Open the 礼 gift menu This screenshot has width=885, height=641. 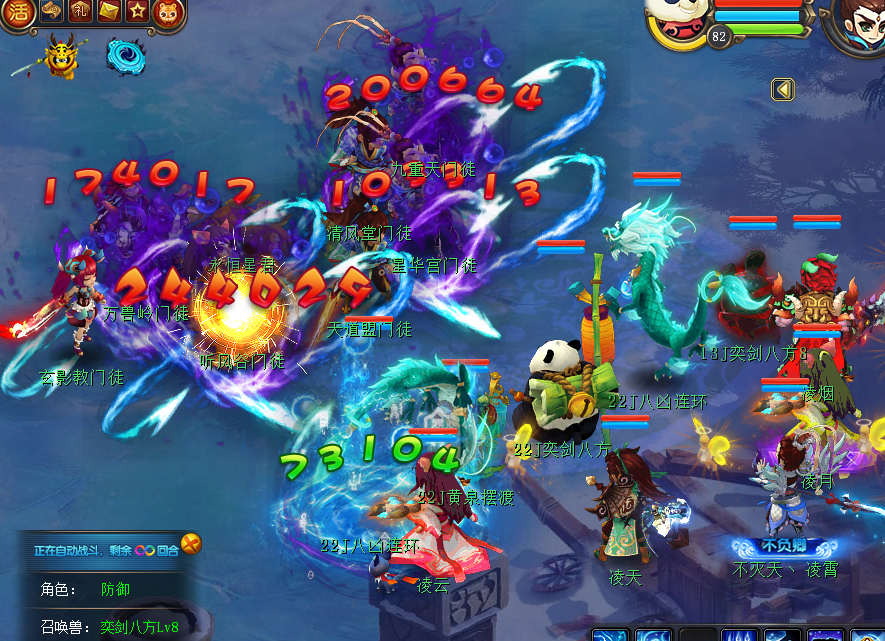coord(81,12)
